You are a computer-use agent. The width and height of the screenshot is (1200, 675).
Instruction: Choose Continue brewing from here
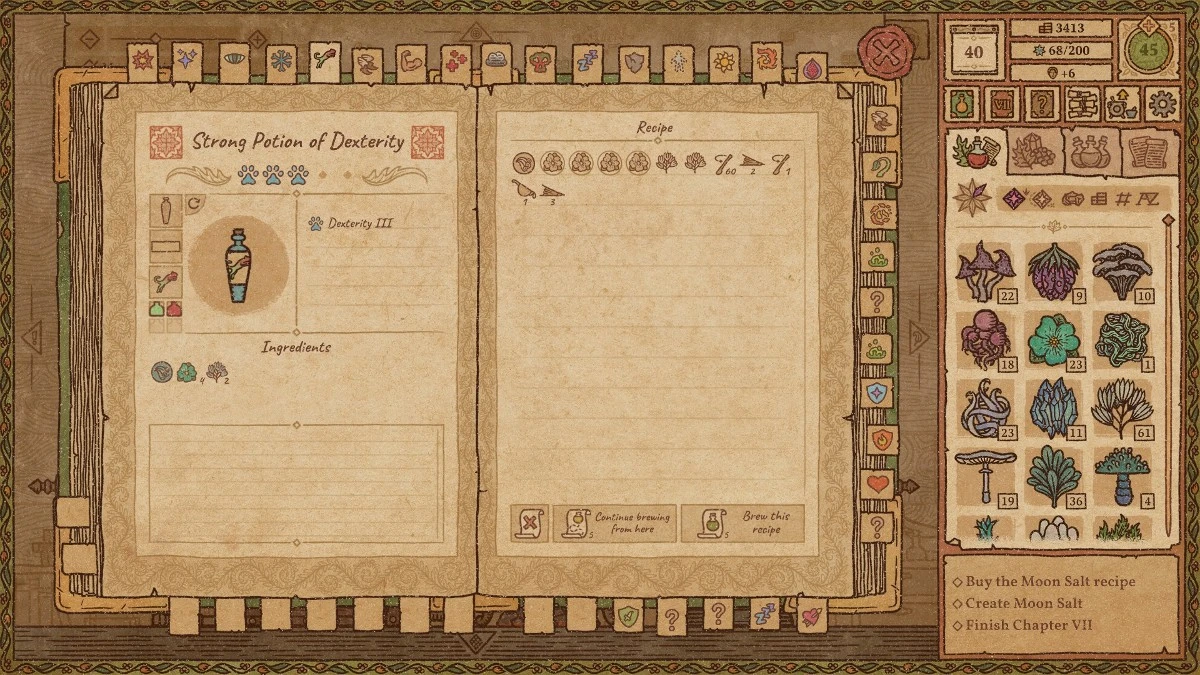click(x=615, y=523)
